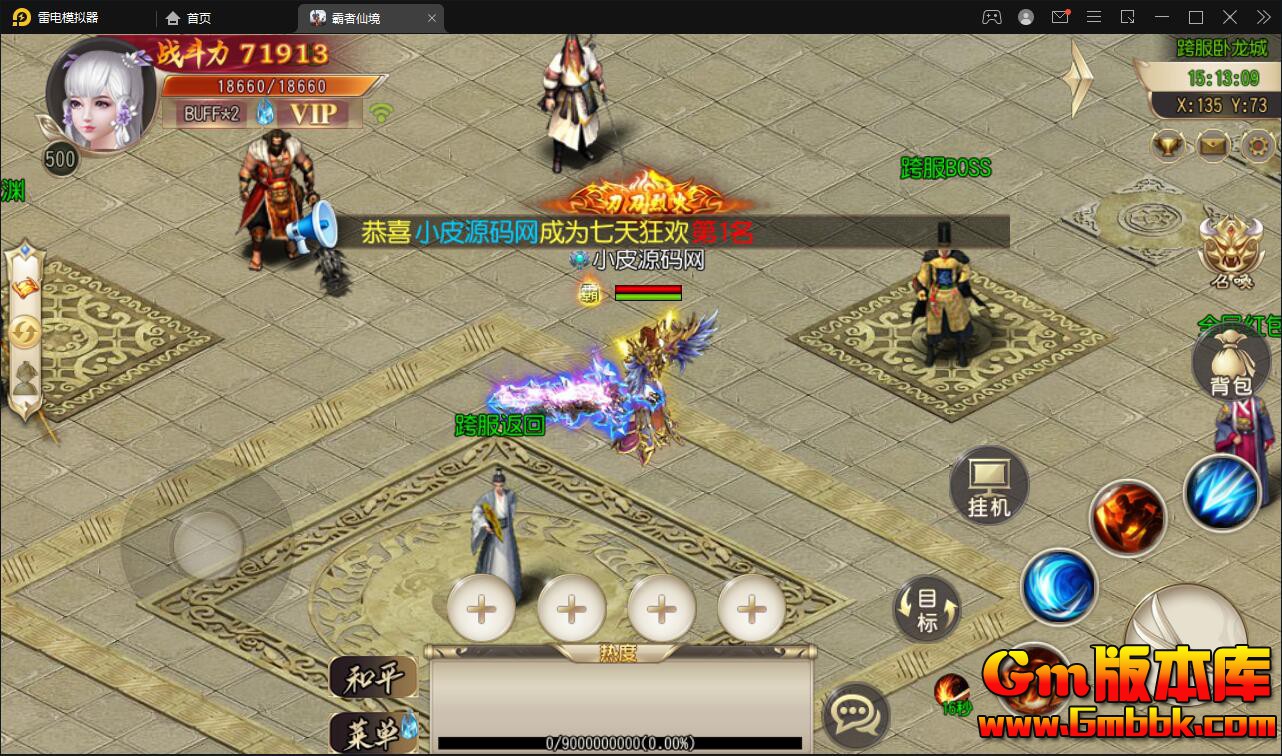Image resolution: width=1282 pixels, height=756 pixels.
Task: Open the chat speech bubble icon
Action: tap(855, 714)
